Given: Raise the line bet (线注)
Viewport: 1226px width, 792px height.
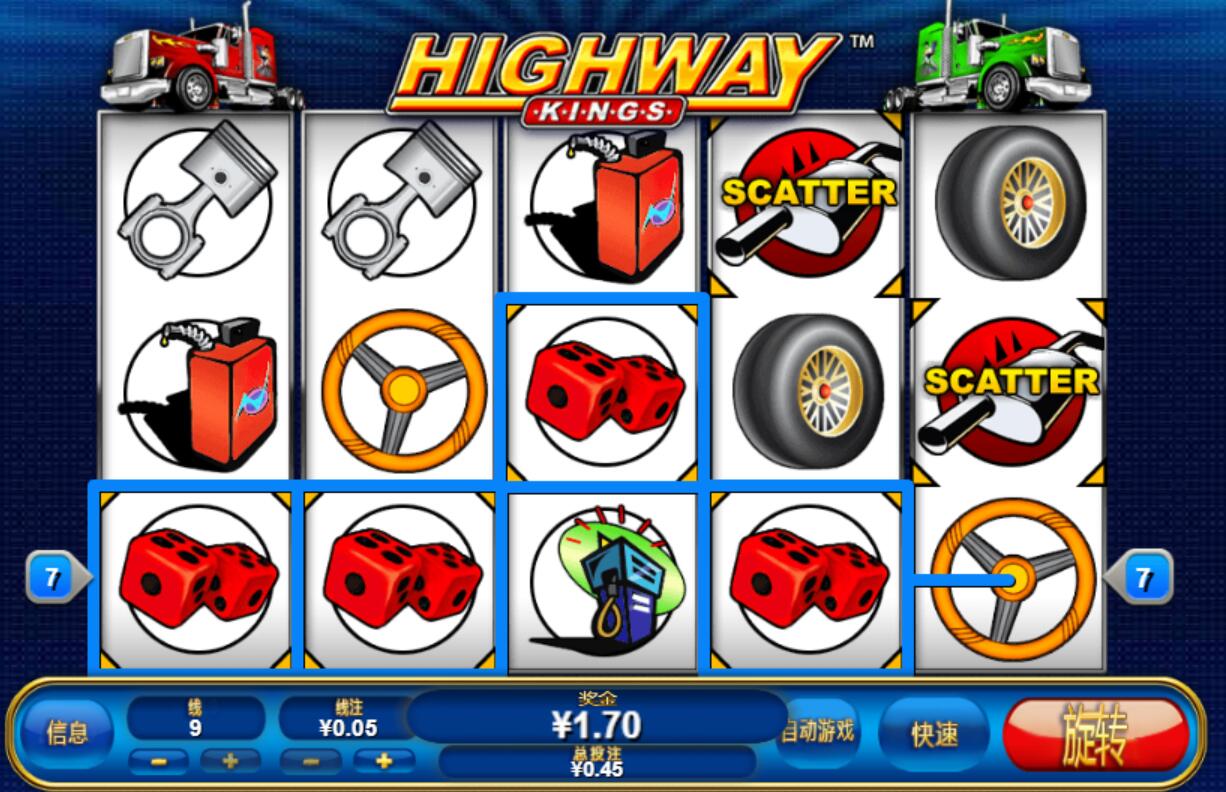Looking at the screenshot, I should tap(382, 761).
